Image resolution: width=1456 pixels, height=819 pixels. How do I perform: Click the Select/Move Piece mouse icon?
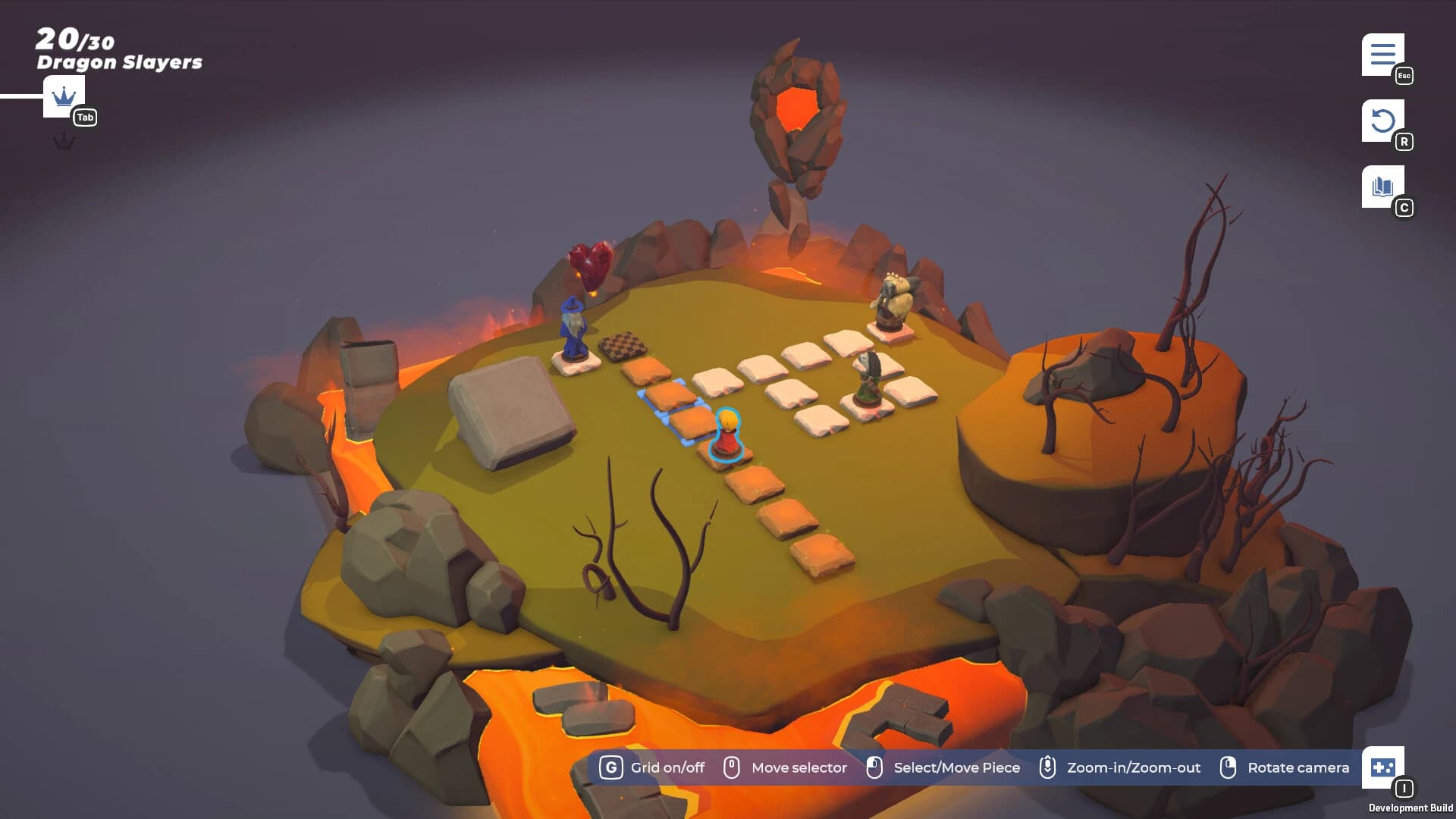(x=874, y=767)
